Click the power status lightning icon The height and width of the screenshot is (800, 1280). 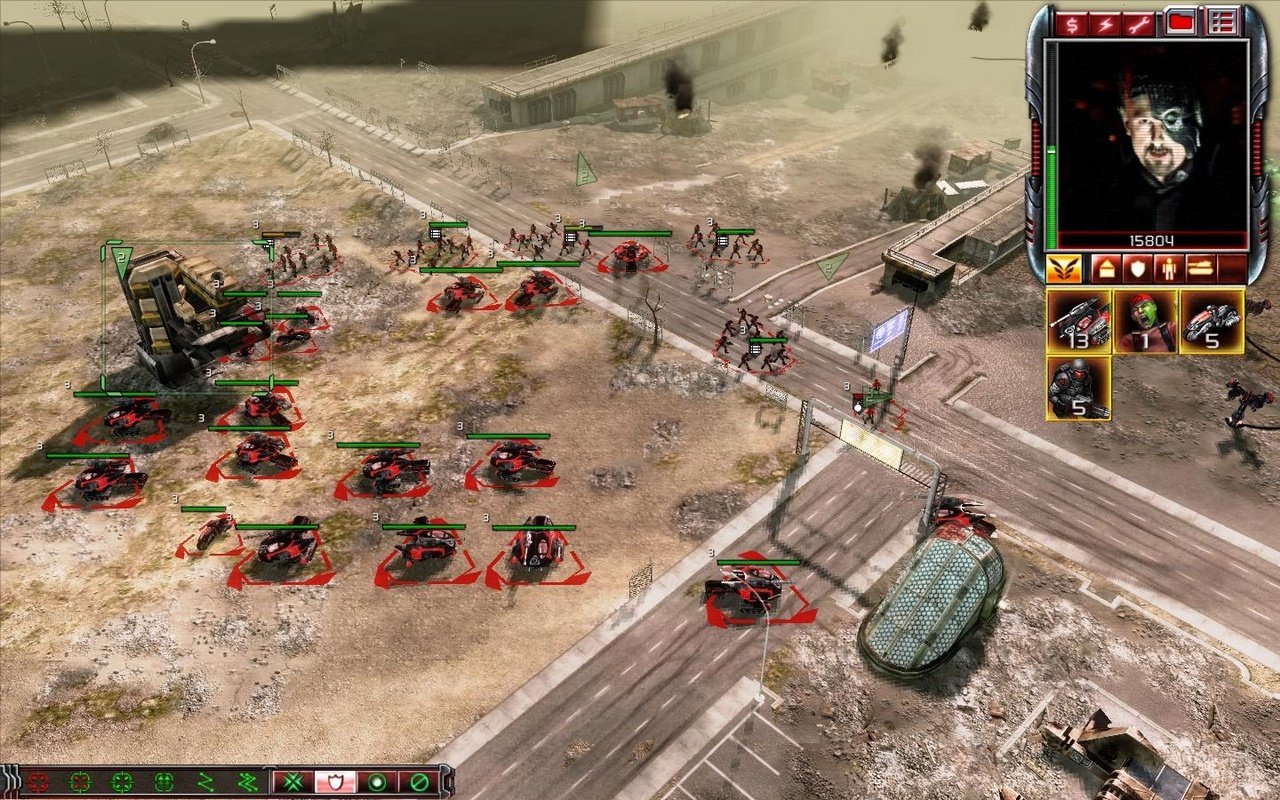pyautogui.click(x=1104, y=24)
